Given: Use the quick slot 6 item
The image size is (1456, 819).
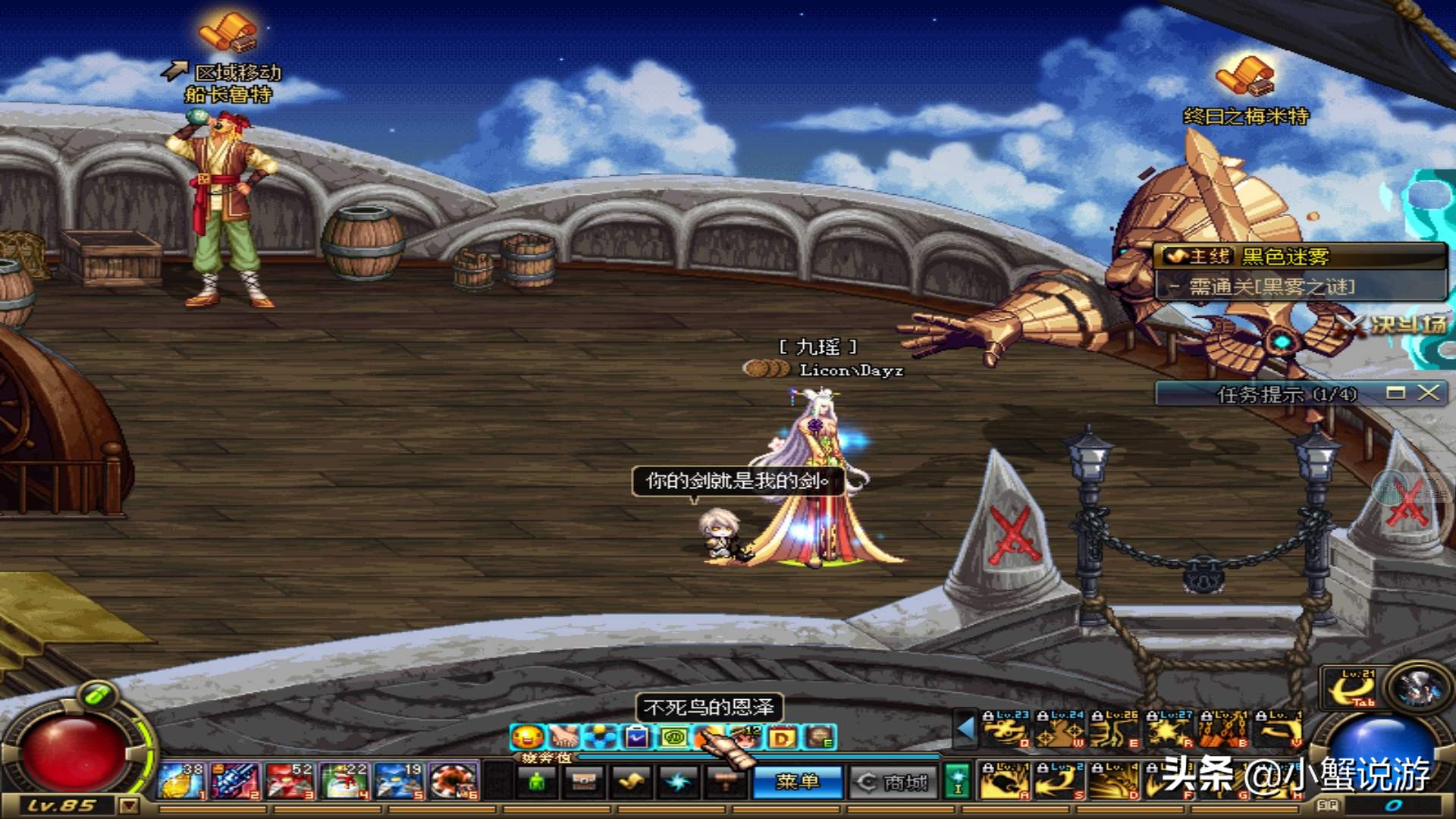Looking at the screenshot, I should [x=453, y=781].
